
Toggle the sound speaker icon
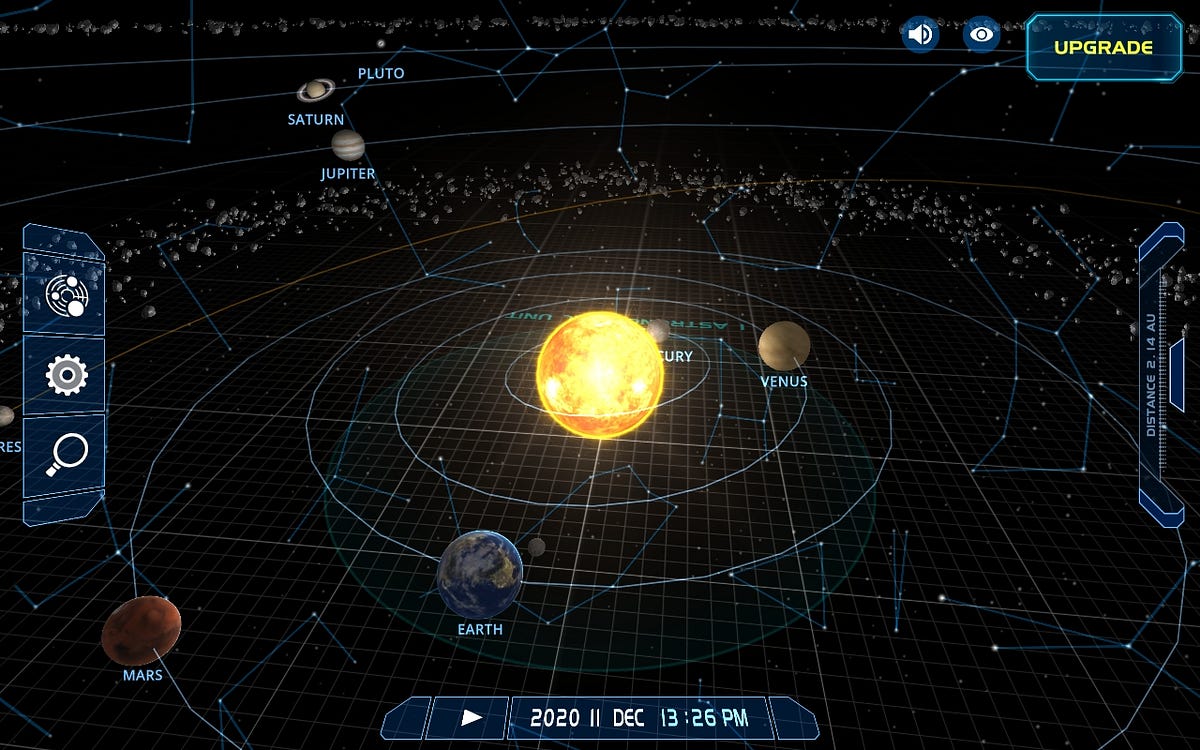point(919,35)
